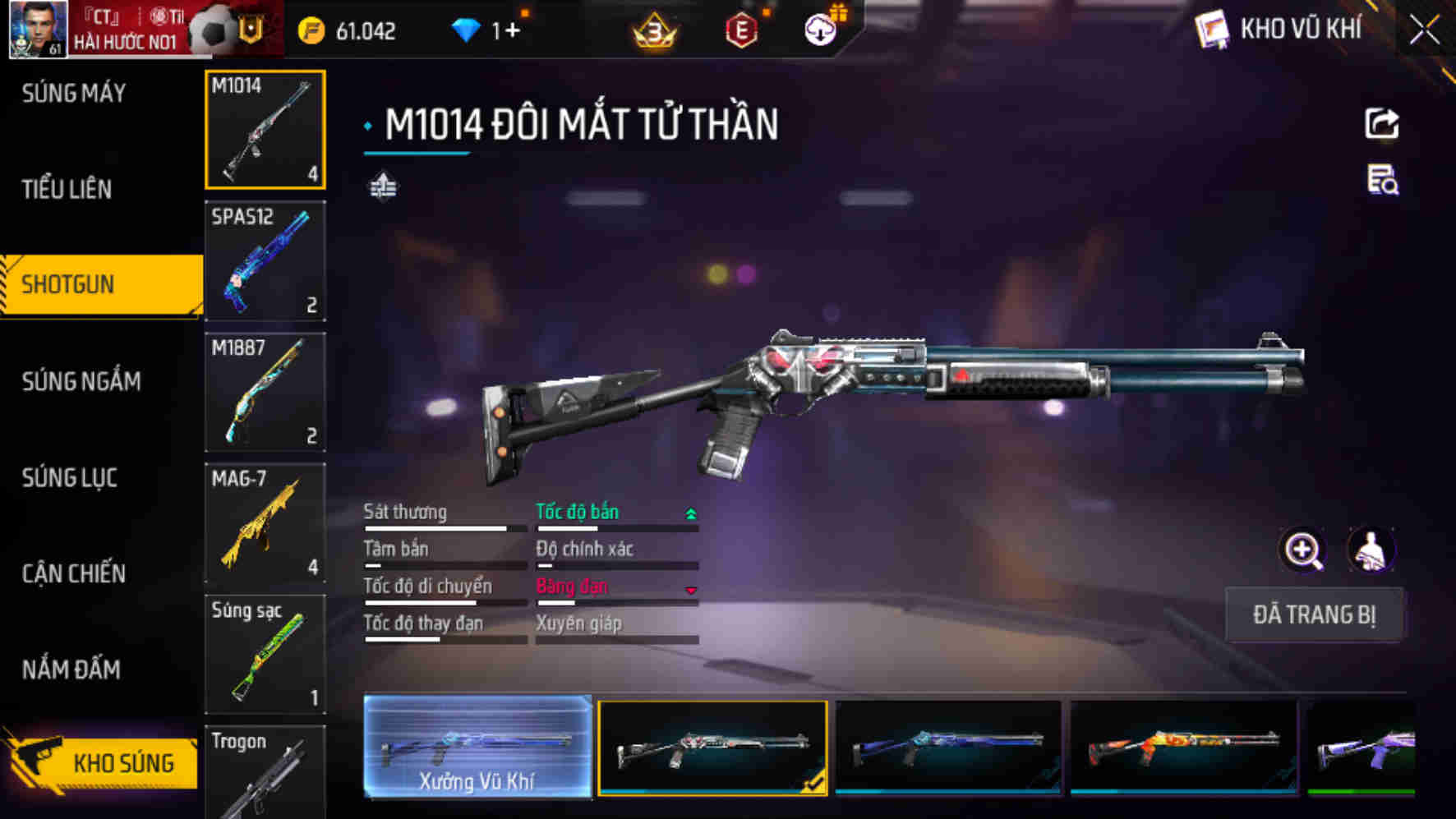Image resolution: width=1456 pixels, height=819 pixels.
Task: Open the Súng sạc weapon tile
Action: 265,654
